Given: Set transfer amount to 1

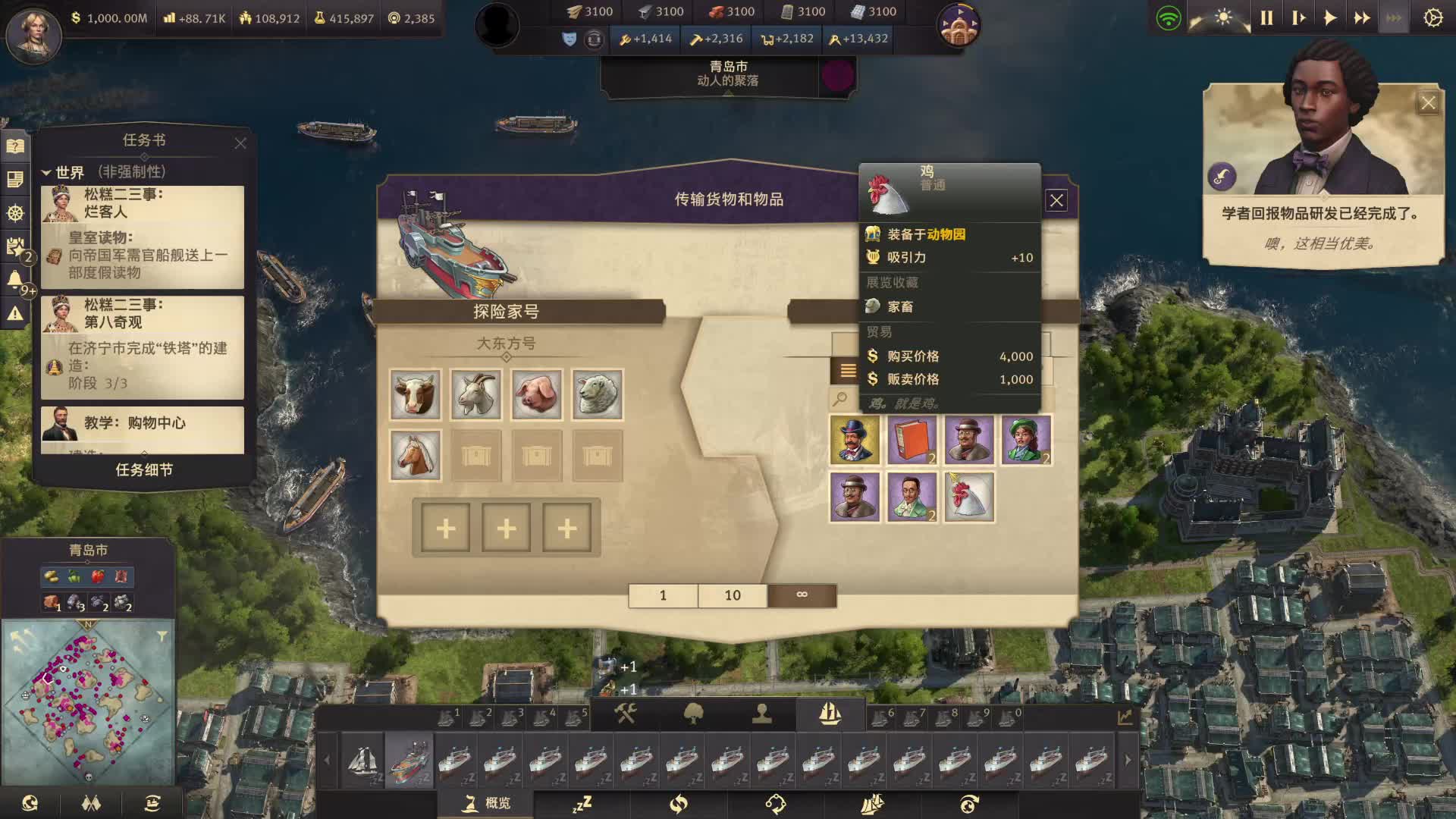Looking at the screenshot, I should click(663, 595).
